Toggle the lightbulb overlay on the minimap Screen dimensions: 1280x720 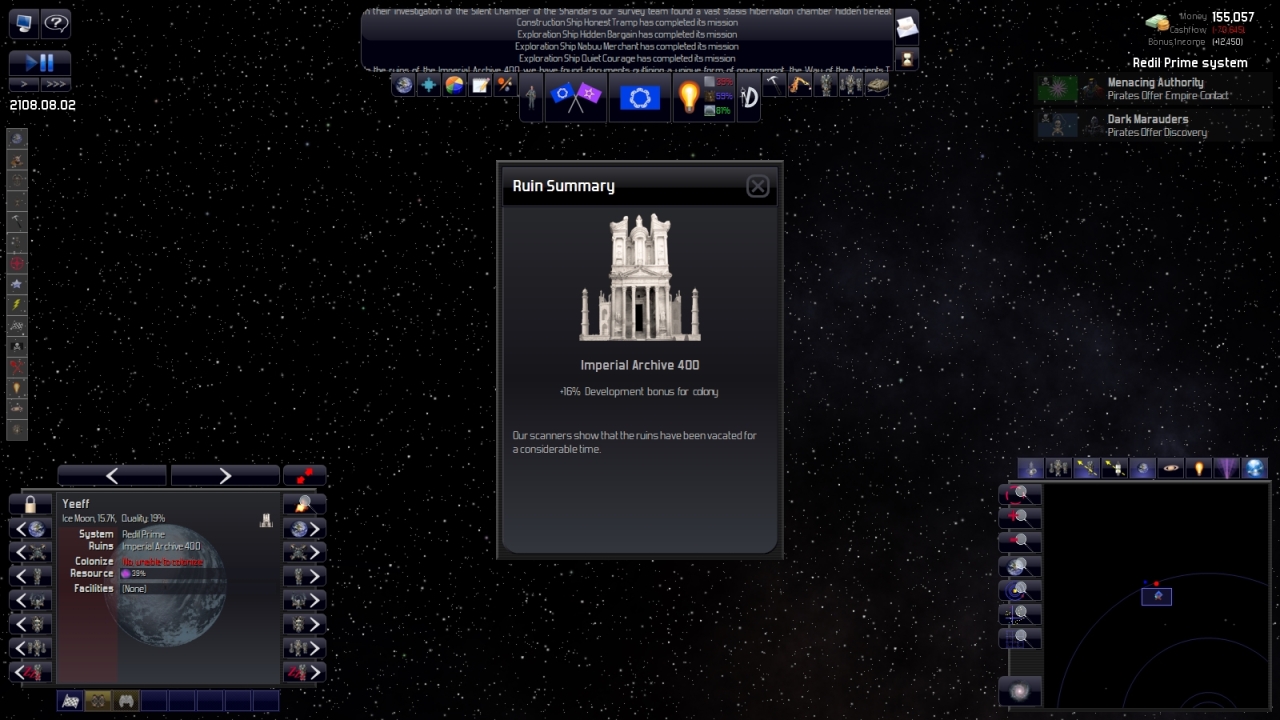click(1196, 467)
